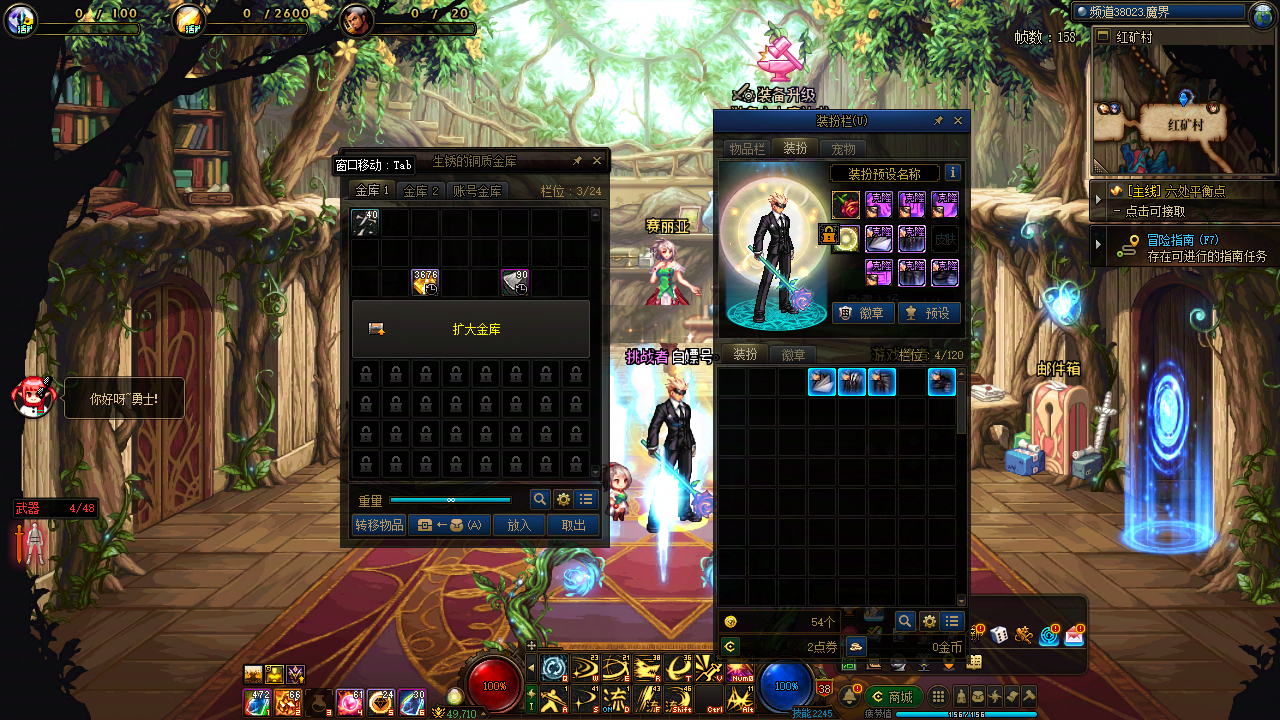Screen dimensions: 1280x720
Task: Select the vault item stacked at 3676
Action: pos(426,283)
